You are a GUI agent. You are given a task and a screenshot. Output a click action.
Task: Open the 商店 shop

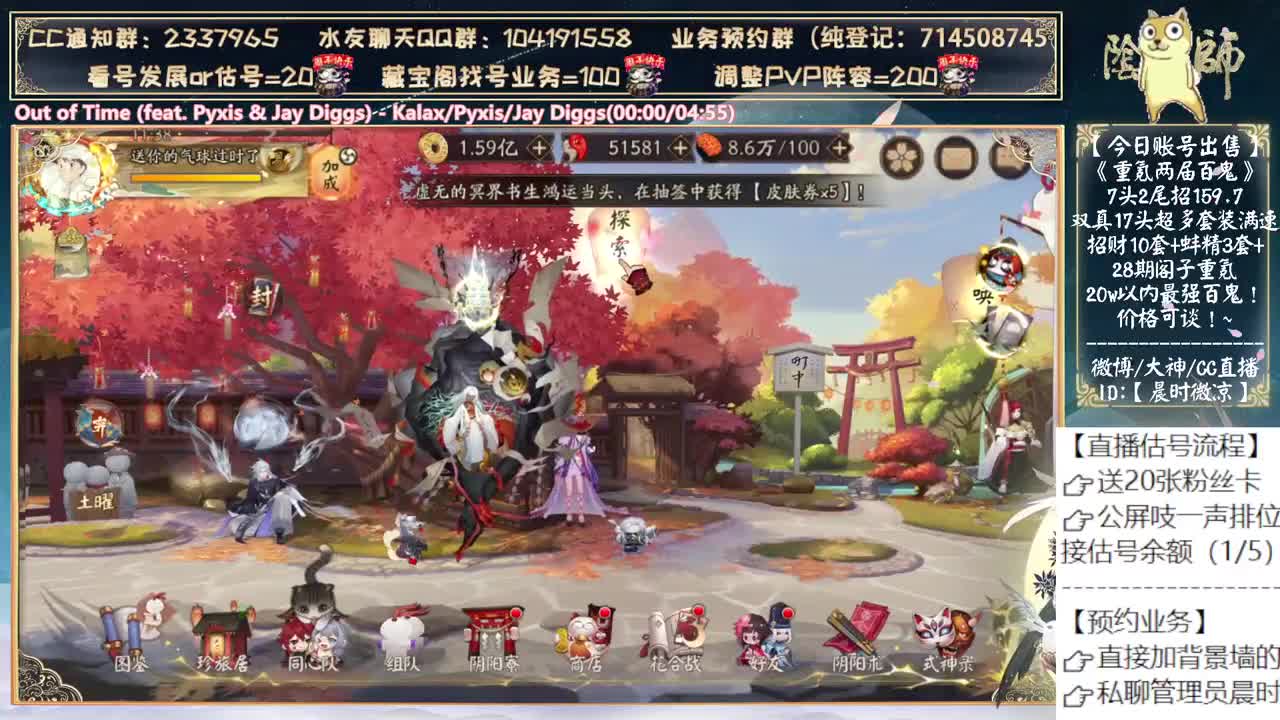click(x=583, y=632)
